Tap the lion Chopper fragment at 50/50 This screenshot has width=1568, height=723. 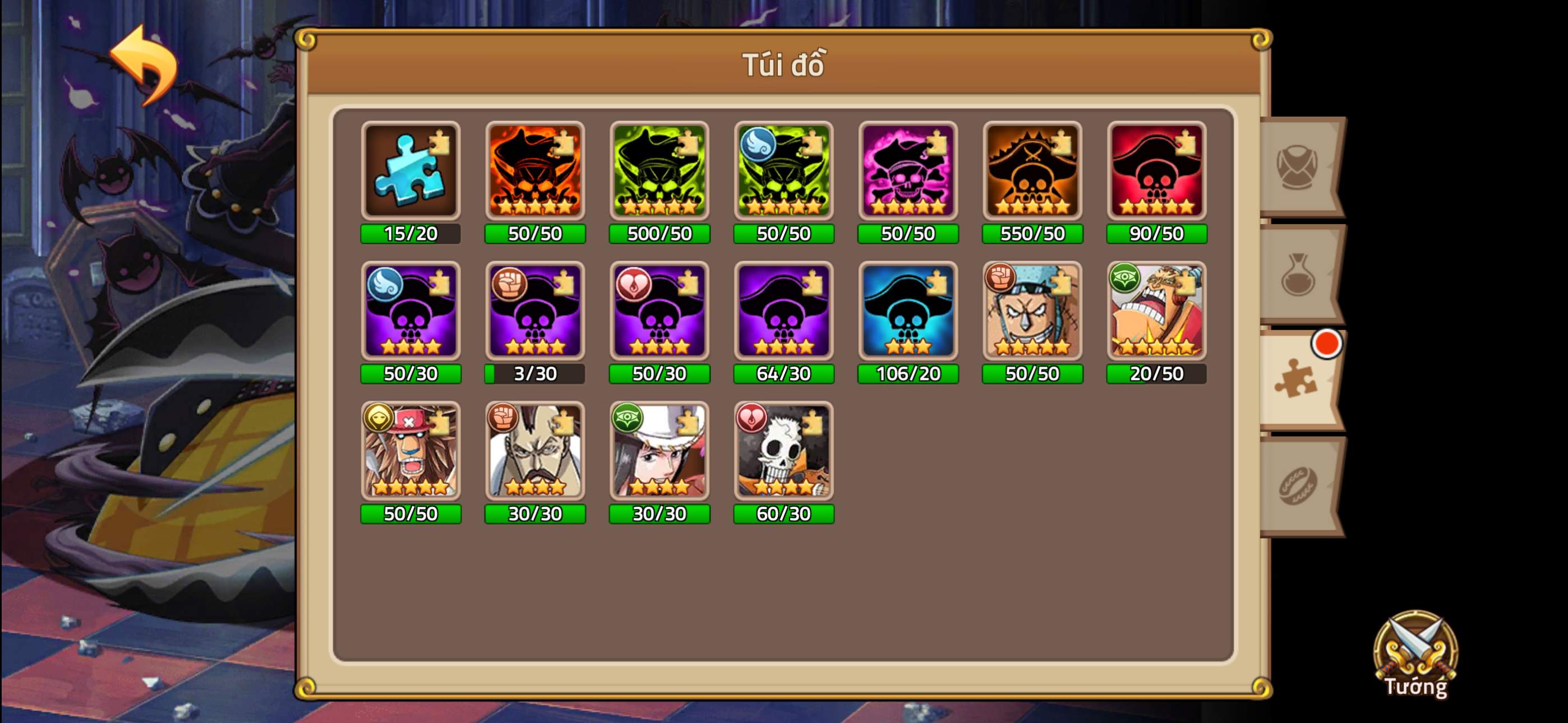(x=411, y=452)
